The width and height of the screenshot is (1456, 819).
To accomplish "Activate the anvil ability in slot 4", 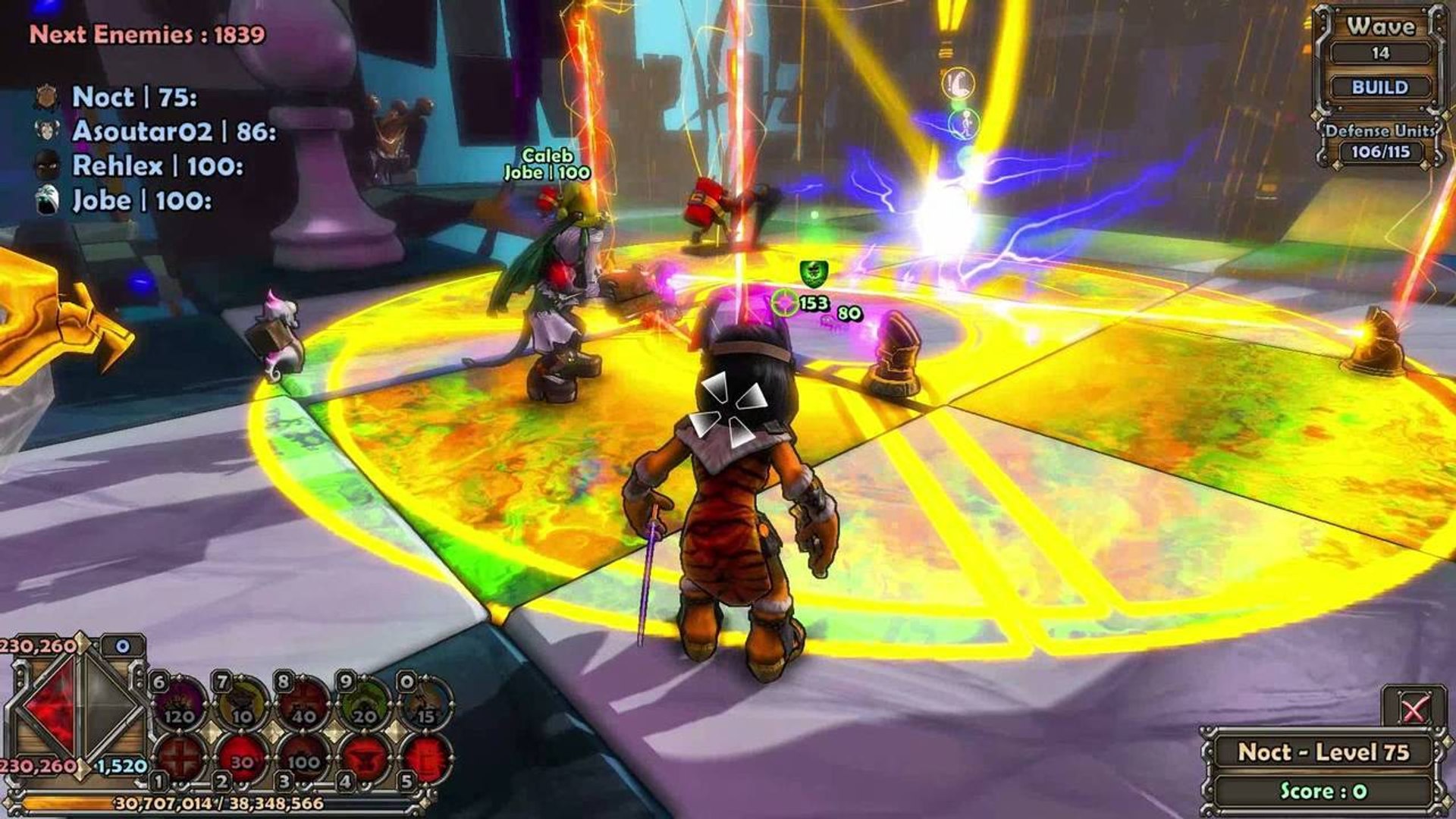I will pos(366,758).
